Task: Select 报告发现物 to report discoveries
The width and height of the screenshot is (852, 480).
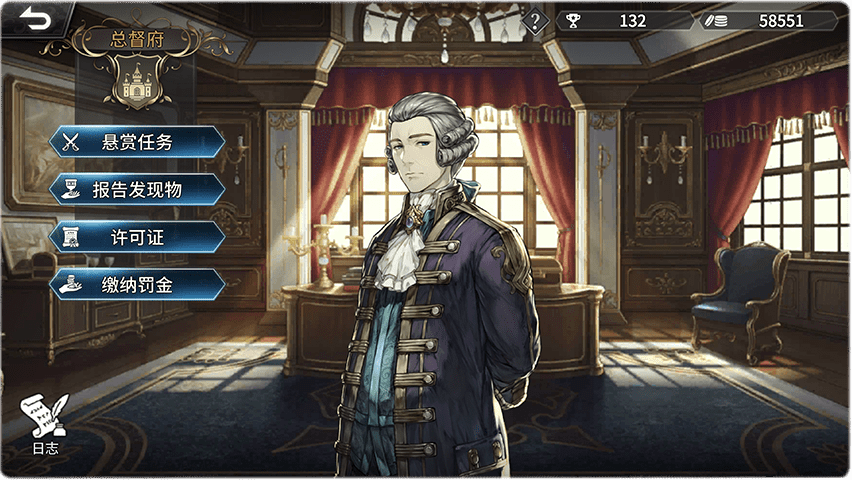Action: pyautogui.click(x=137, y=189)
